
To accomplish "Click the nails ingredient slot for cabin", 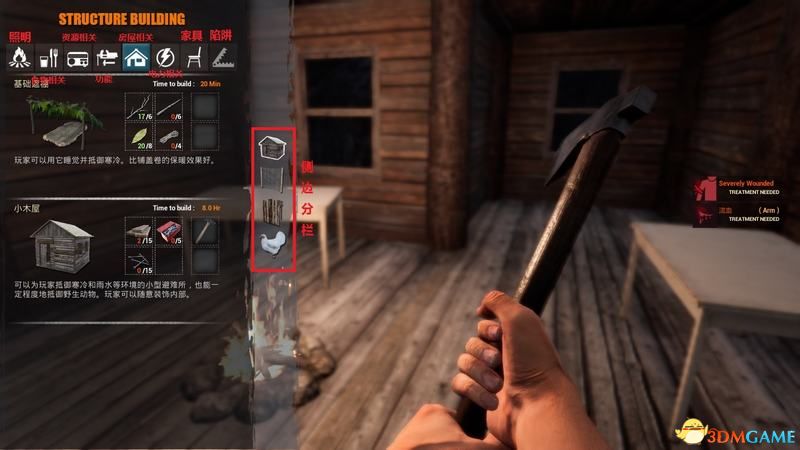I will pos(139,262).
